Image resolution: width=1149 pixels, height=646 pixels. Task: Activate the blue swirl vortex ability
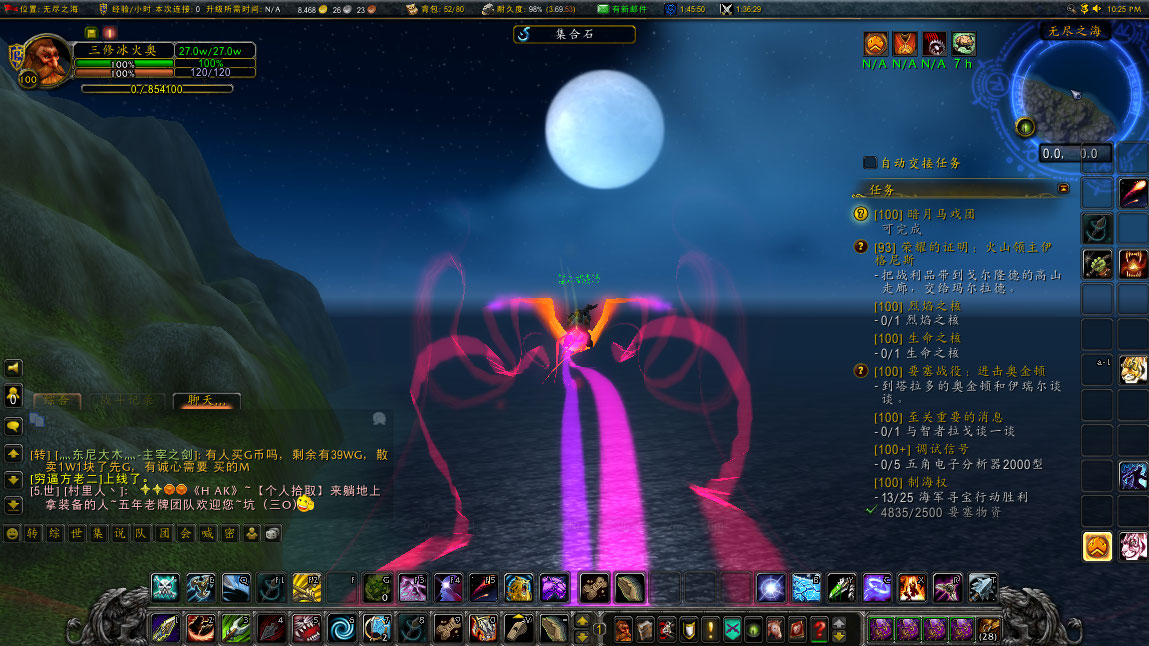[x=342, y=628]
